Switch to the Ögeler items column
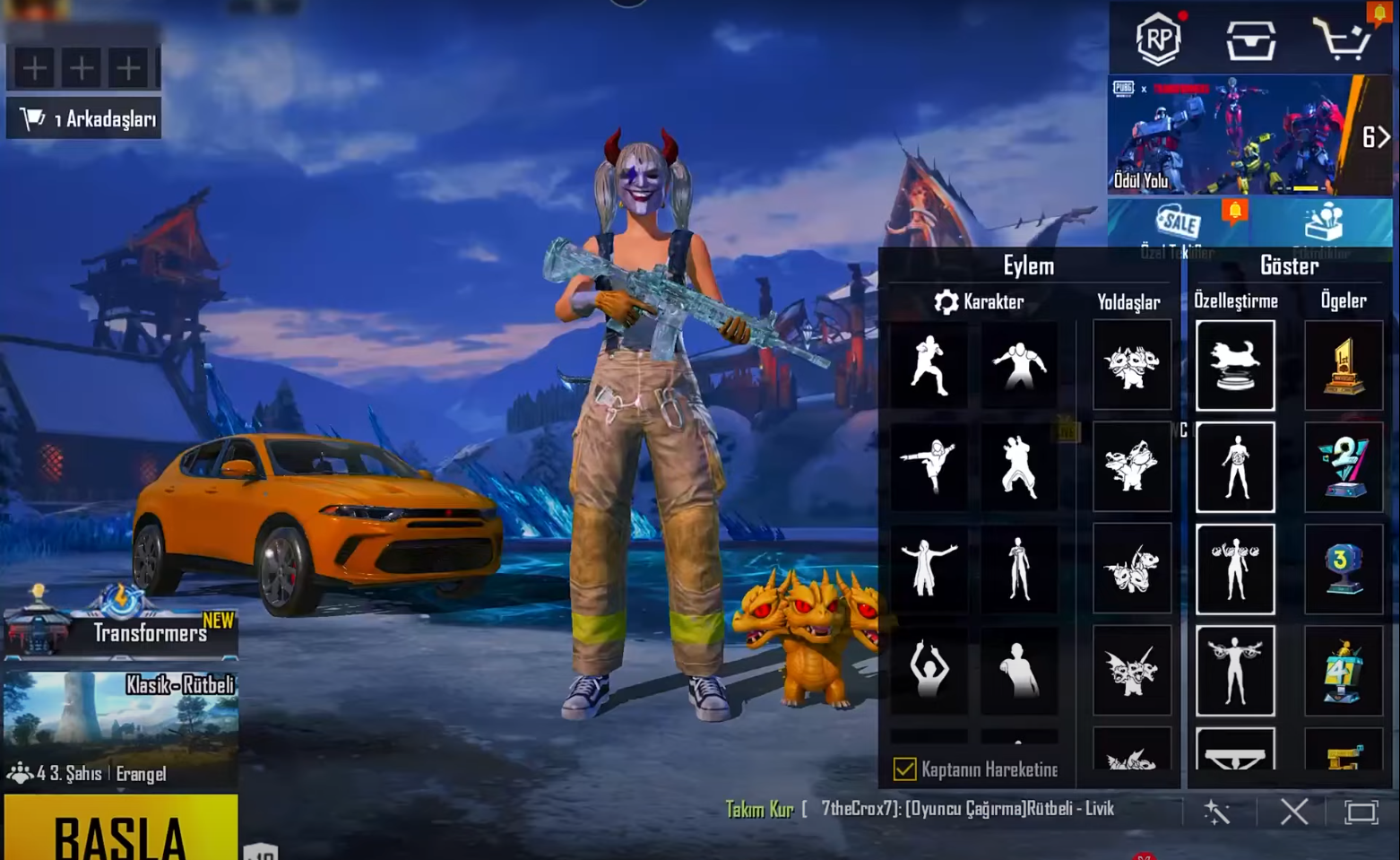This screenshot has height=860, width=1400. [1343, 301]
